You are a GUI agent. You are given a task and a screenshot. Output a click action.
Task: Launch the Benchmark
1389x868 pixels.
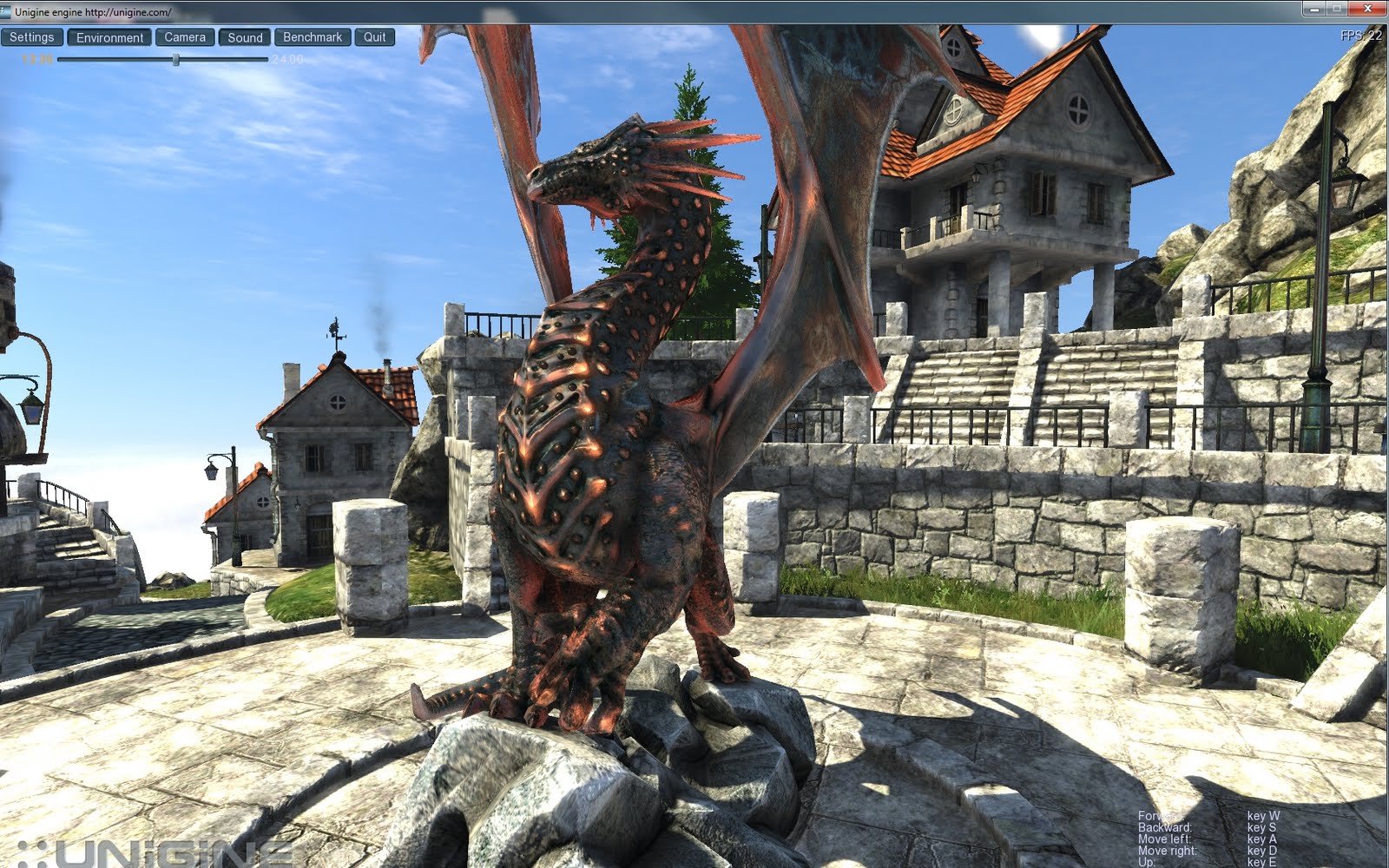click(x=313, y=37)
